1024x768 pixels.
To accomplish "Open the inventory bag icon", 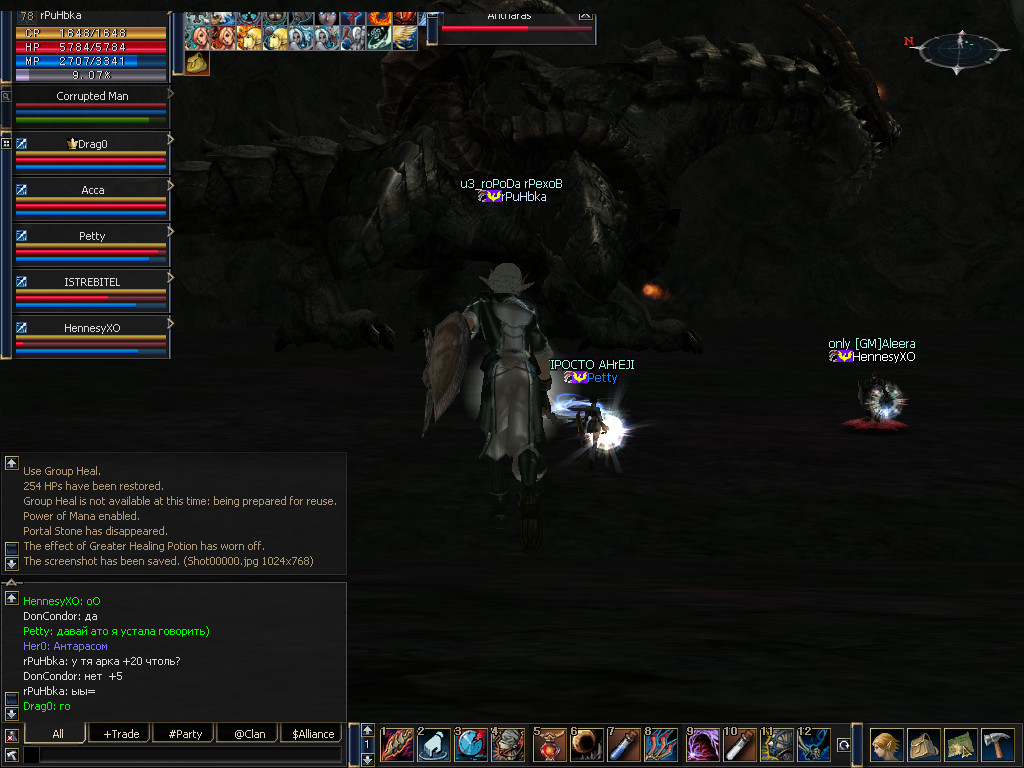I will coord(923,745).
